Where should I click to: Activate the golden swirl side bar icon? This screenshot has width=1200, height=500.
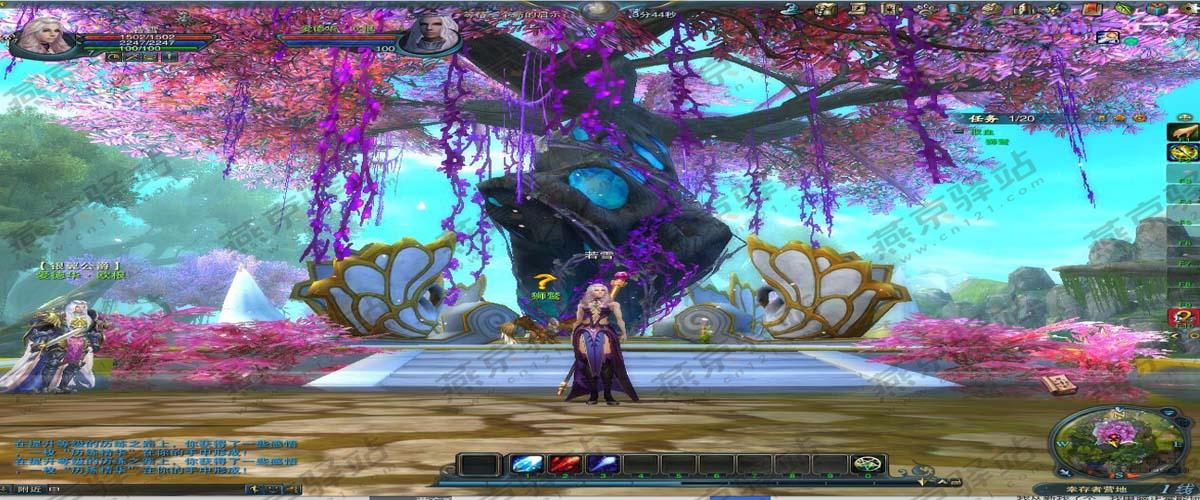point(1184,153)
